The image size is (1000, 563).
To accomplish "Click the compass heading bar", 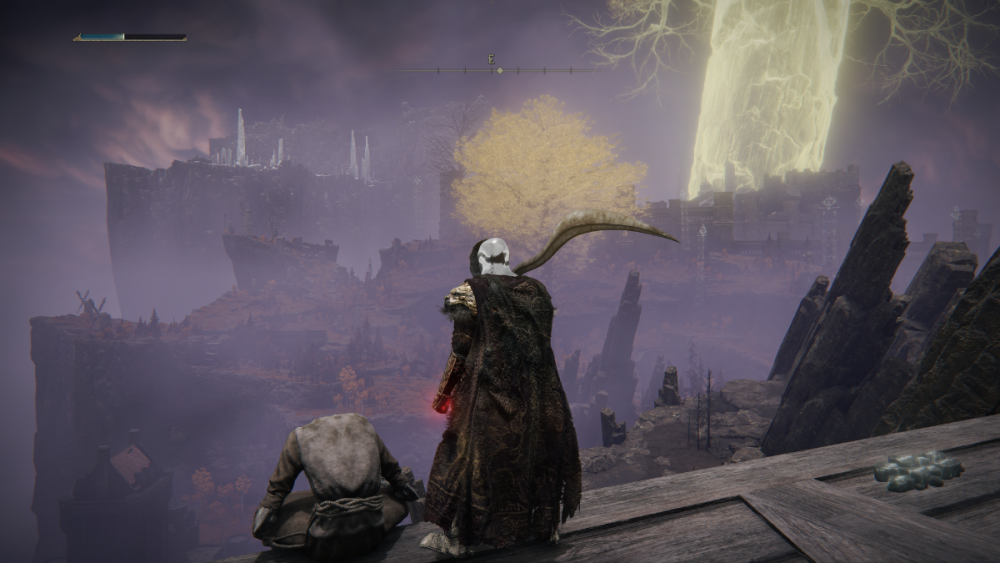I will click(x=500, y=69).
